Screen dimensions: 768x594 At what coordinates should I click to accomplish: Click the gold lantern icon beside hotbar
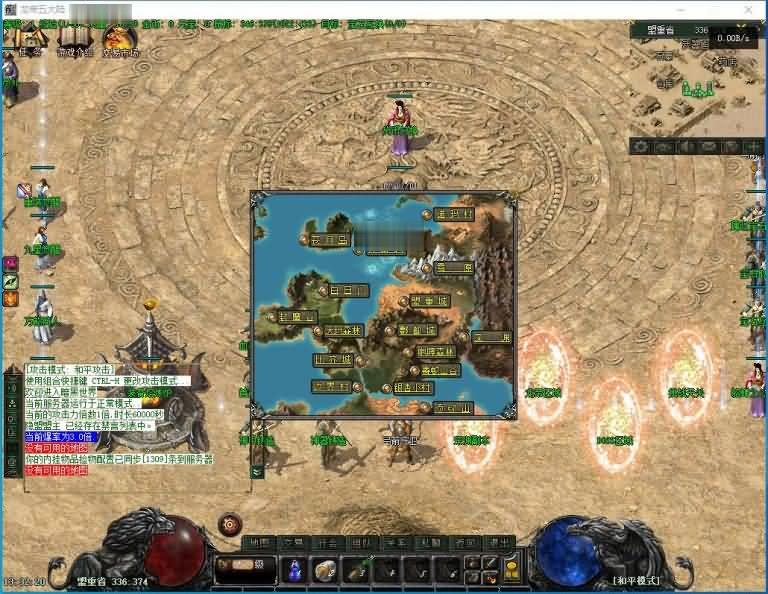511,569
